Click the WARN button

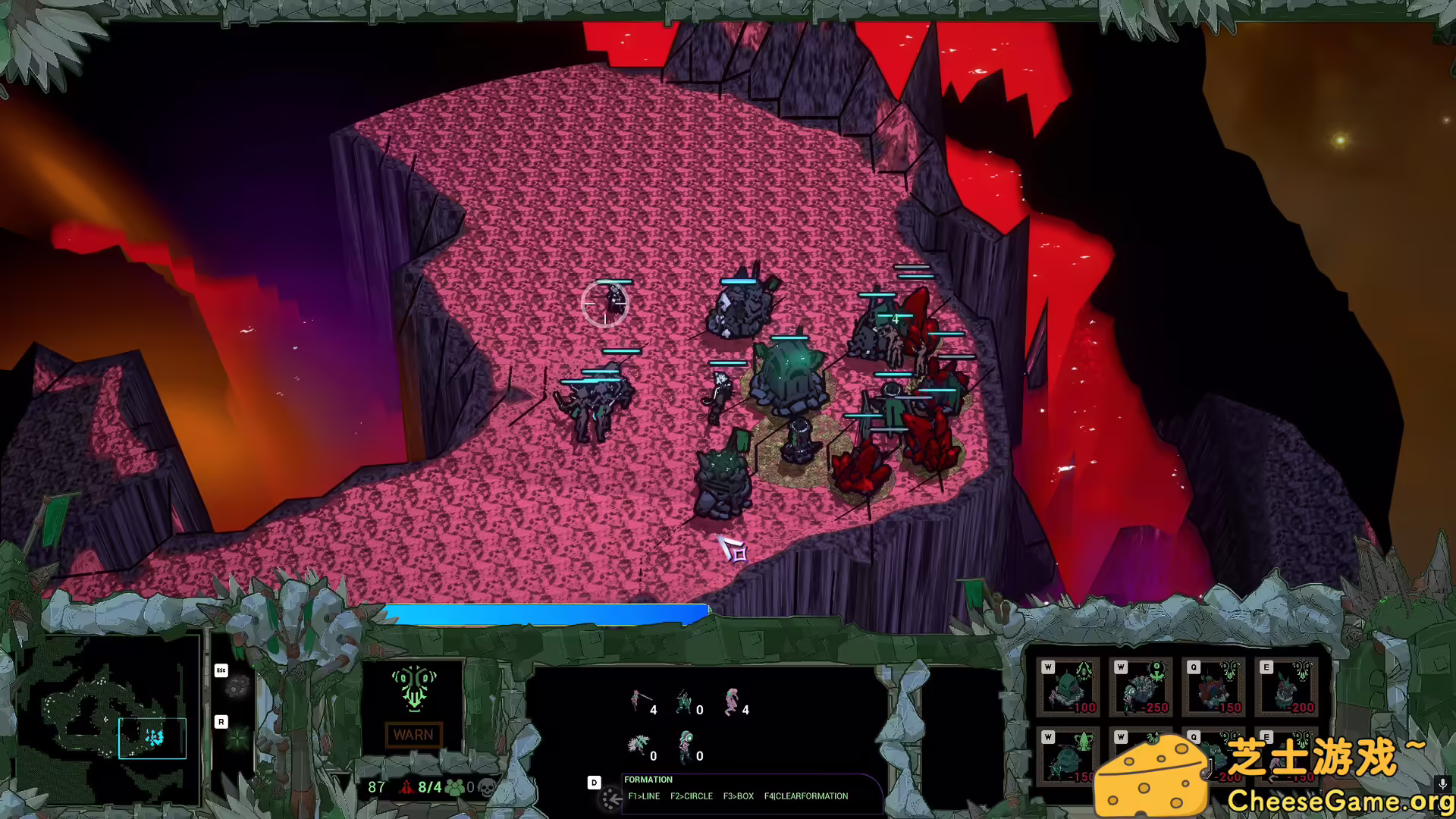coord(413,735)
